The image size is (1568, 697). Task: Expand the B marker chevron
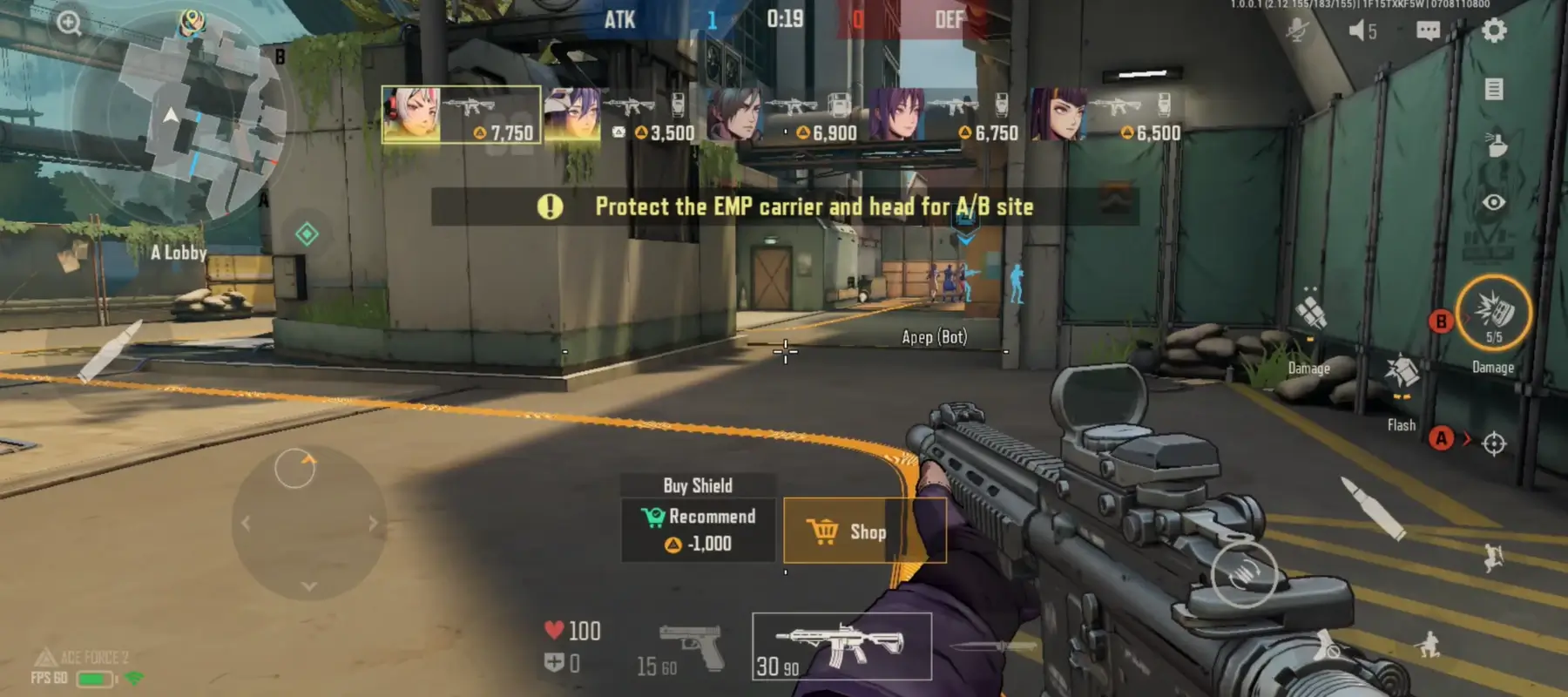tap(1466, 319)
